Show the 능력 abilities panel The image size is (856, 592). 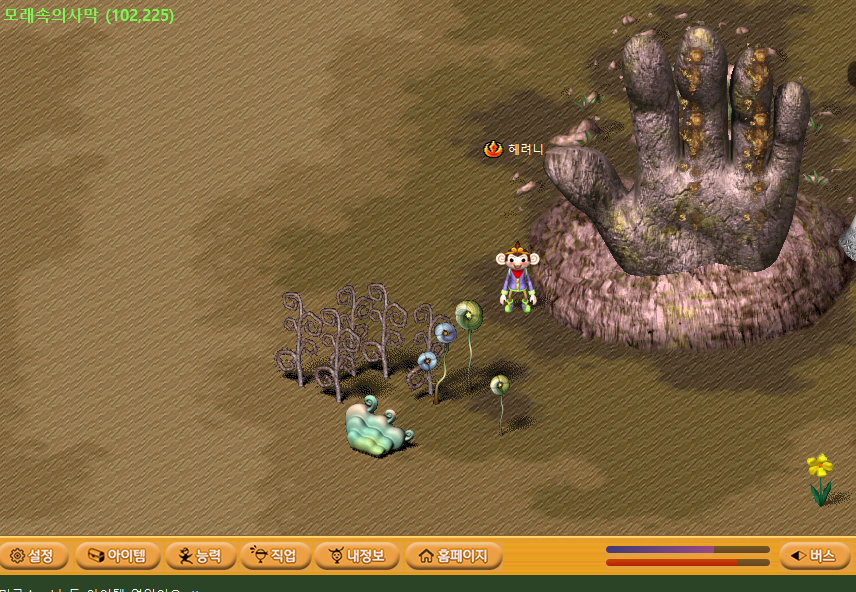coord(200,556)
